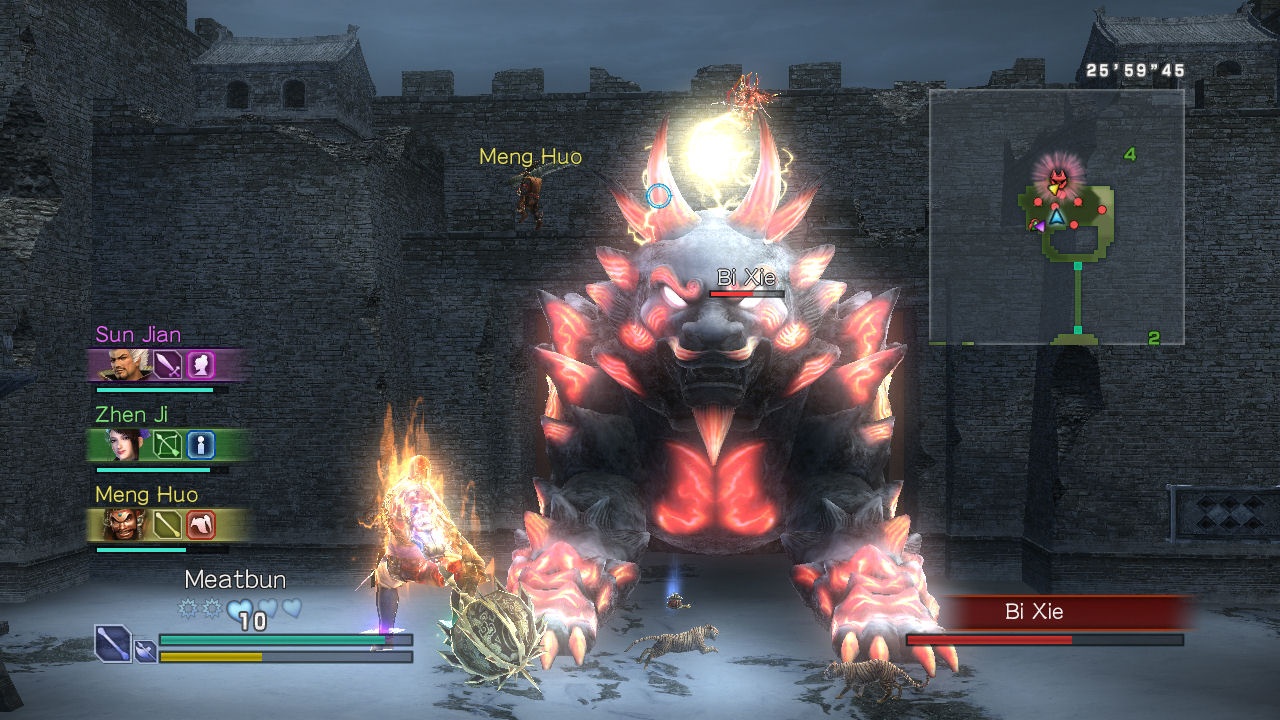Screen dimensions: 1280x720
Task: Click Sun Jian's pink head silhouette icon
Action: coord(201,365)
